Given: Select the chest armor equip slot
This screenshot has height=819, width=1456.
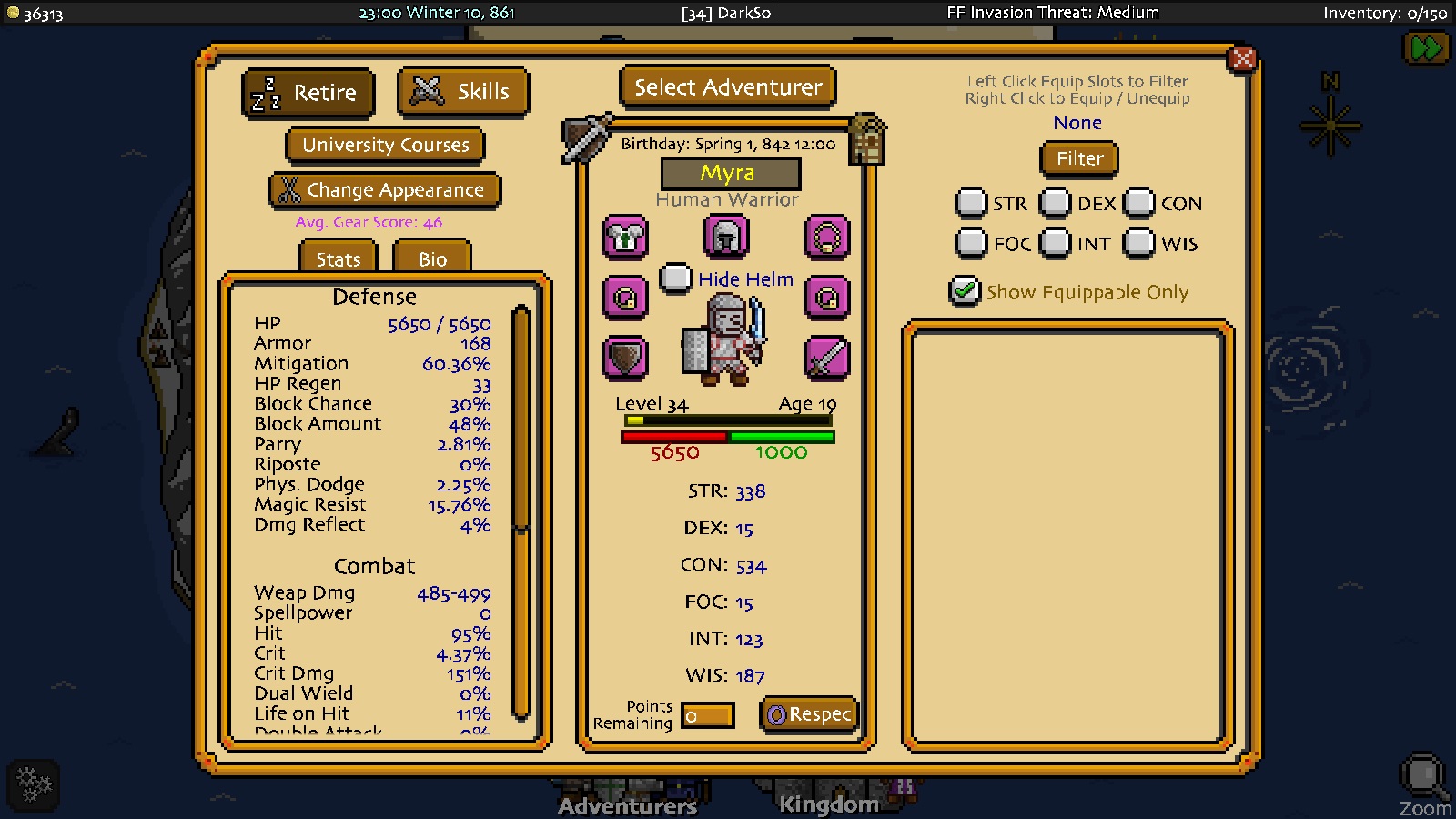Looking at the screenshot, I should click(x=625, y=238).
